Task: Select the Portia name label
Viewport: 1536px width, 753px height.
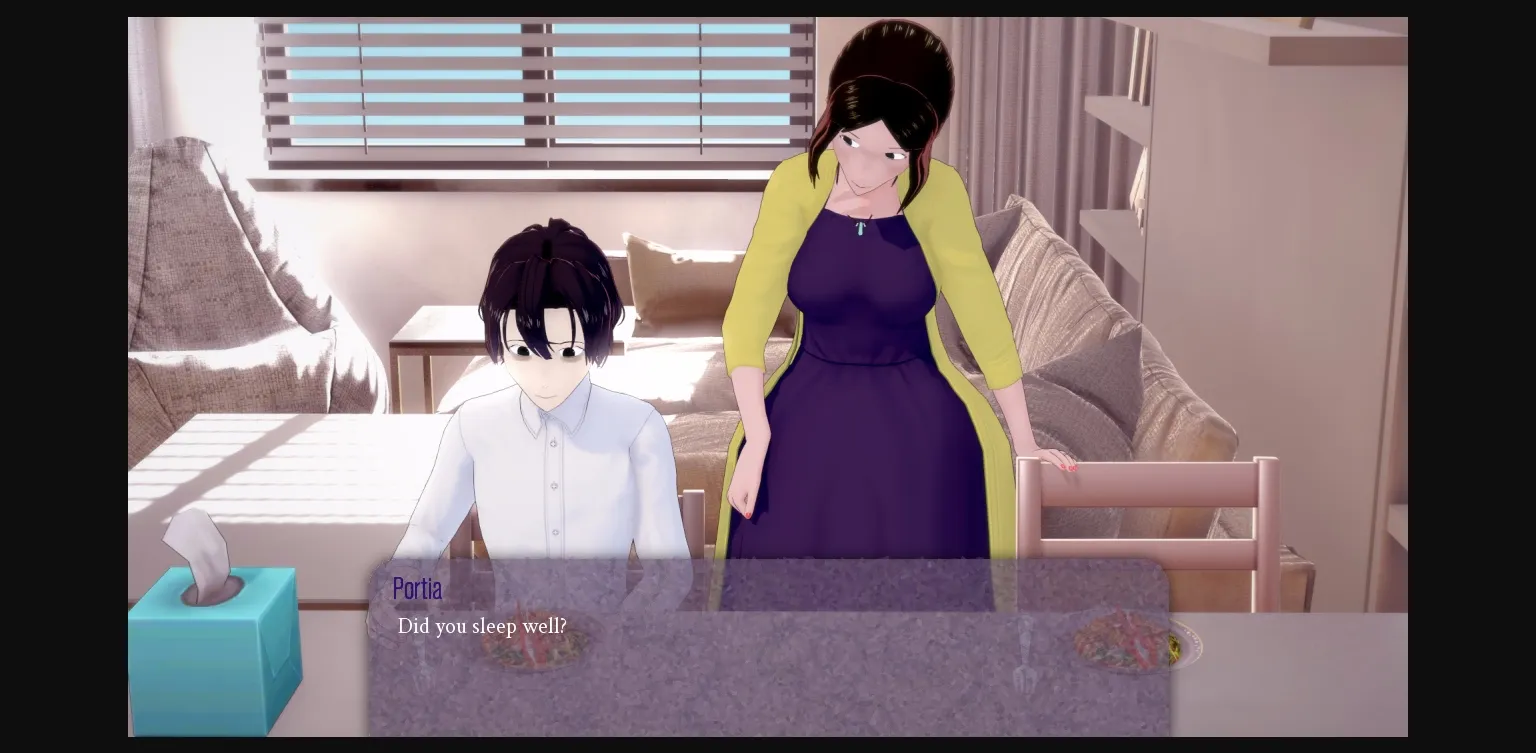Action: pos(417,589)
